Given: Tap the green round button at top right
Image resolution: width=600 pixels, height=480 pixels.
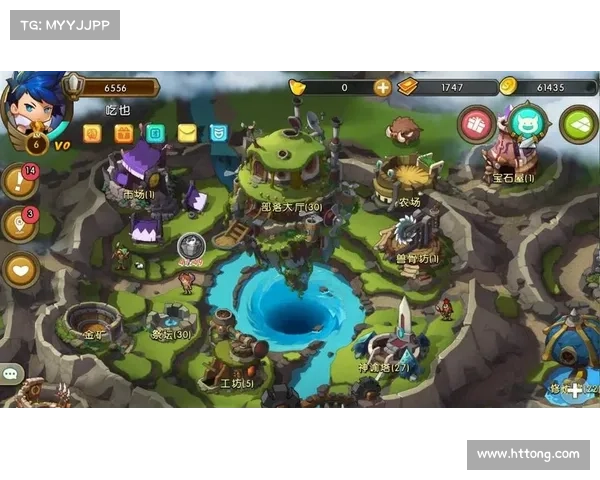Looking at the screenshot, I should tap(577, 125).
